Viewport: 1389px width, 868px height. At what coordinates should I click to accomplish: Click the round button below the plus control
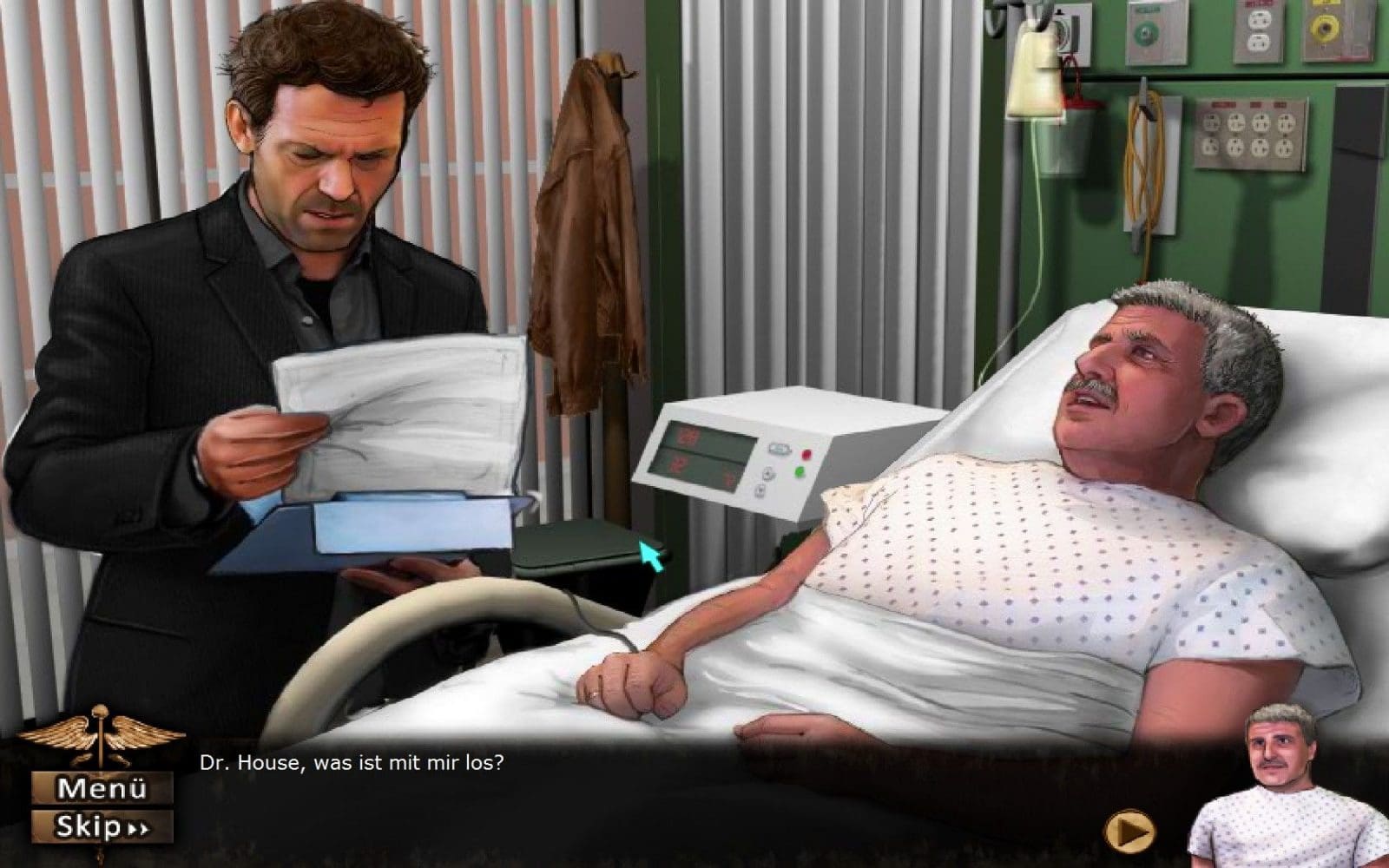click(760, 491)
